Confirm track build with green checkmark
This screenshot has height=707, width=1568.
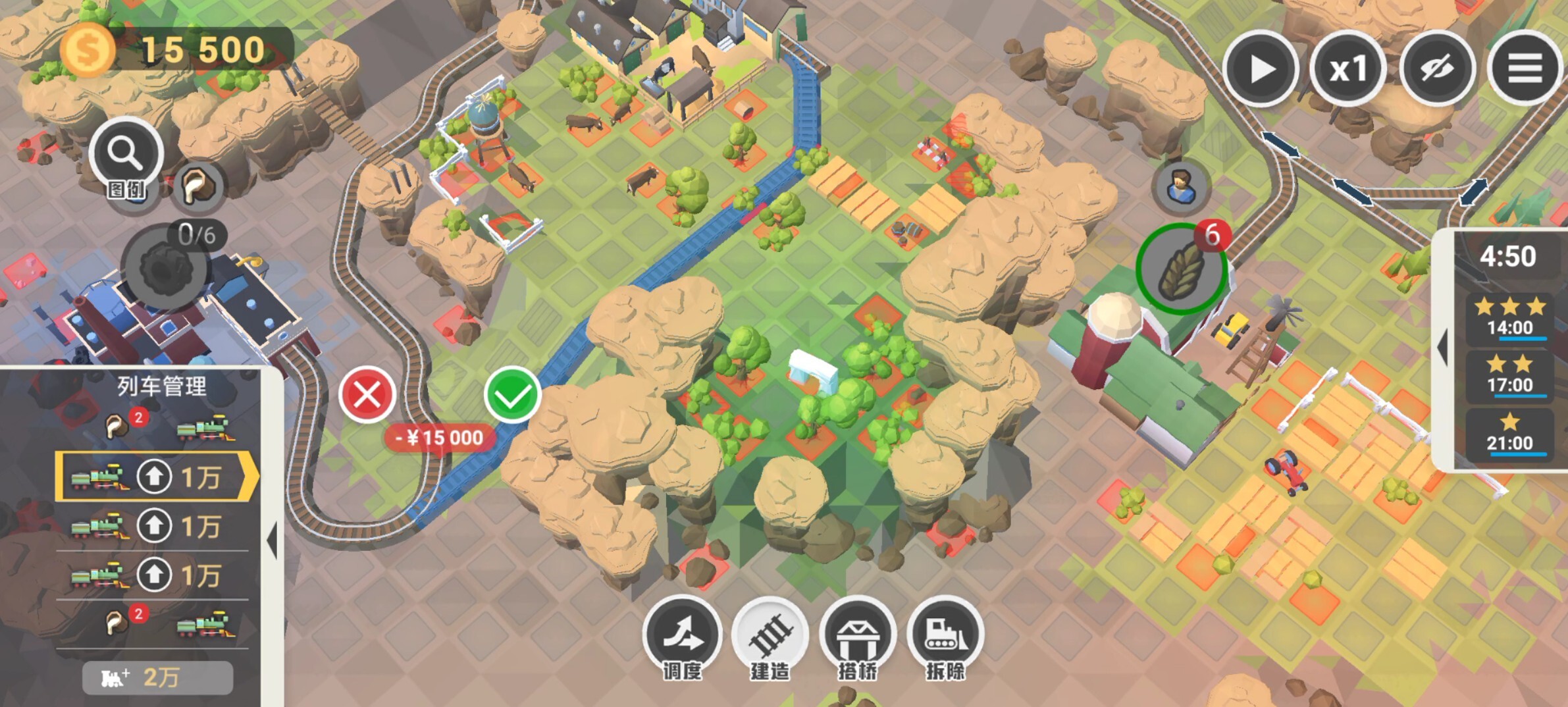512,395
